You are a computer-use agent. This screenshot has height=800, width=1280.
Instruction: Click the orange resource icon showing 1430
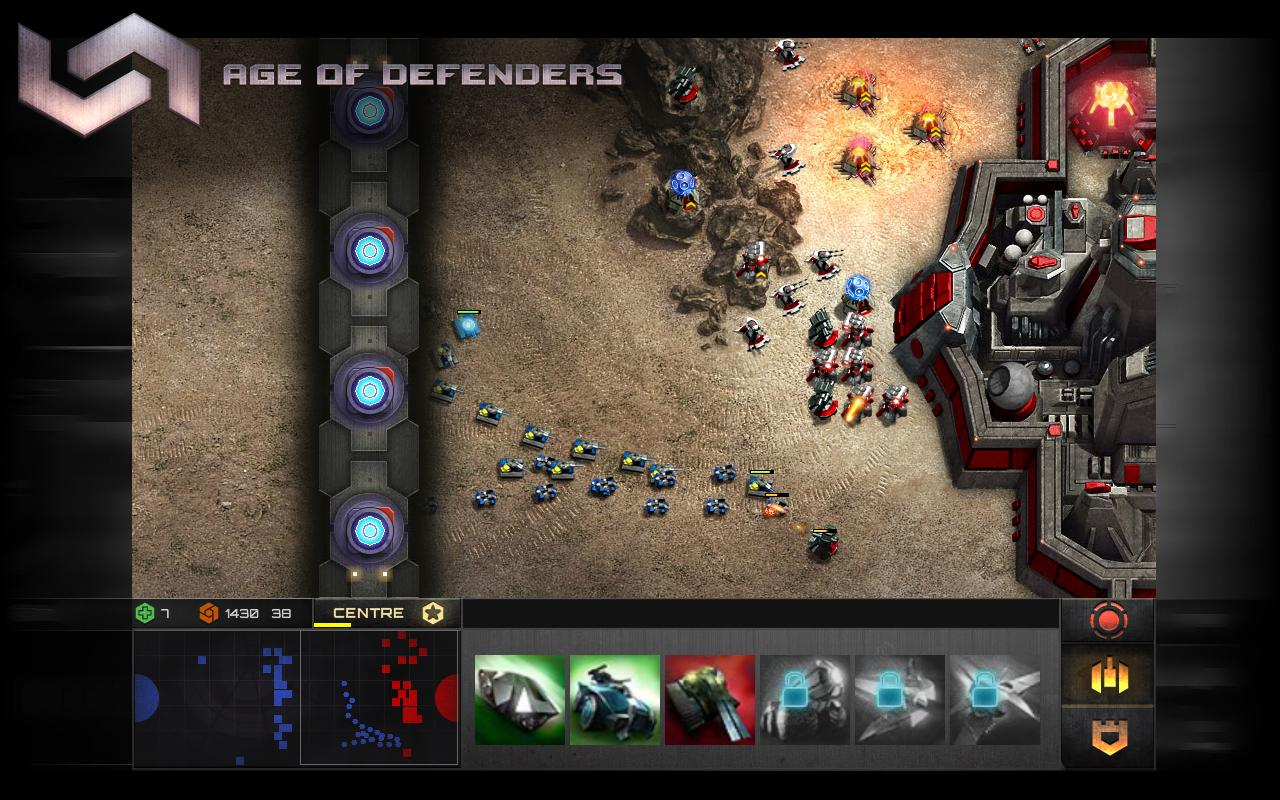click(x=210, y=612)
